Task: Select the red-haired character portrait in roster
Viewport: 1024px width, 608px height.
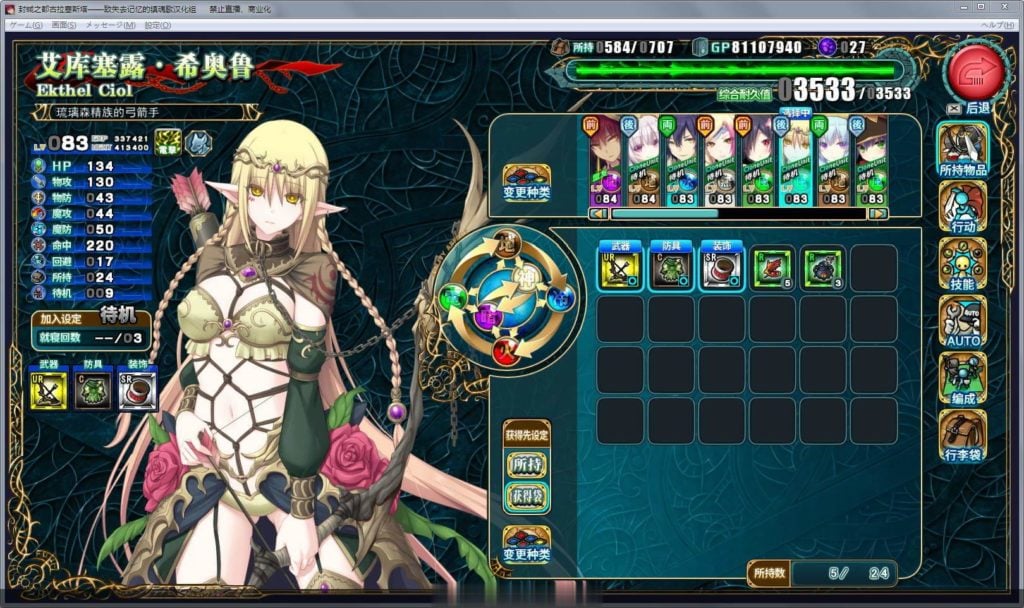Action: pos(606,160)
